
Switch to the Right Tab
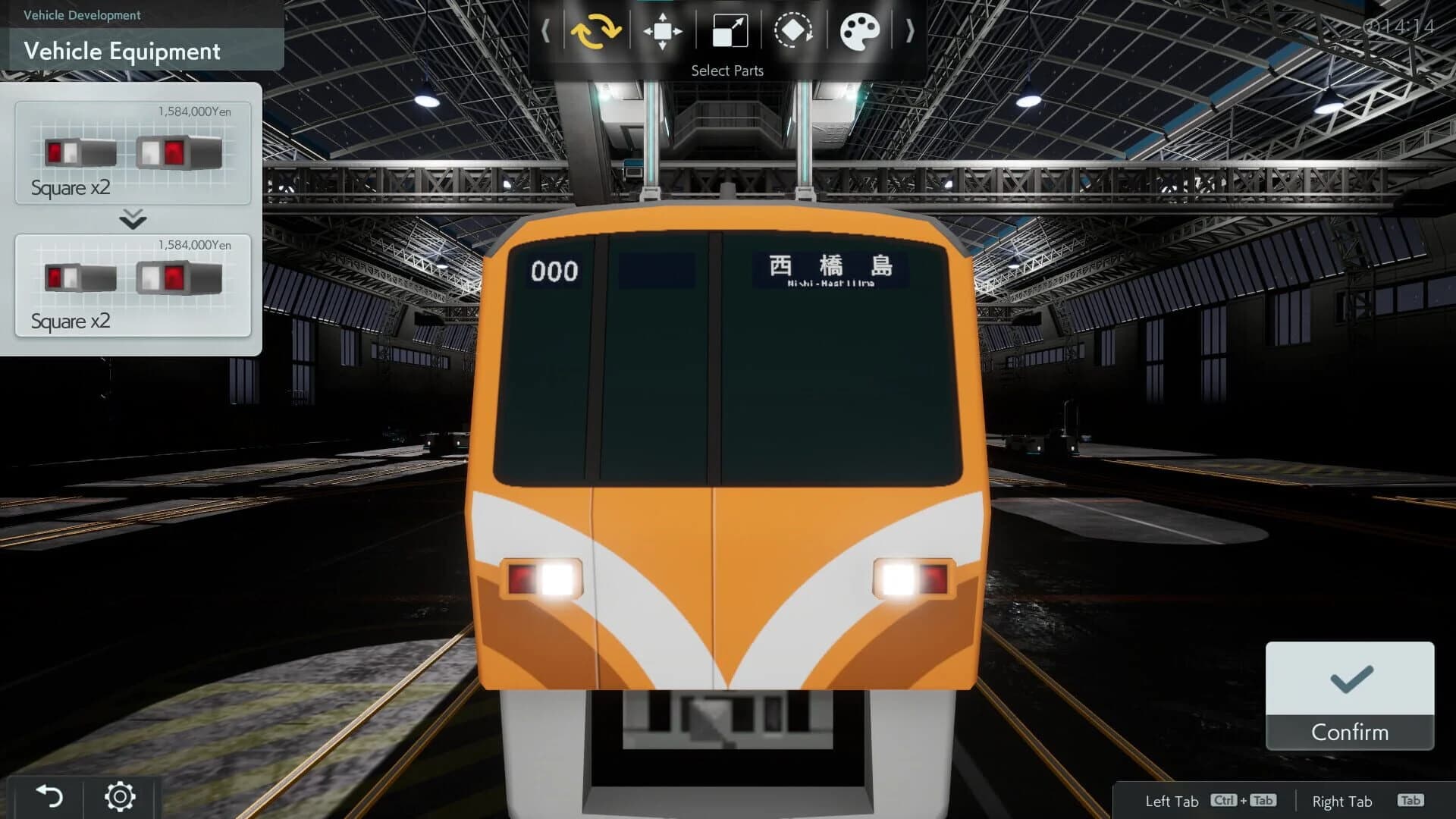(x=1342, y=801)
